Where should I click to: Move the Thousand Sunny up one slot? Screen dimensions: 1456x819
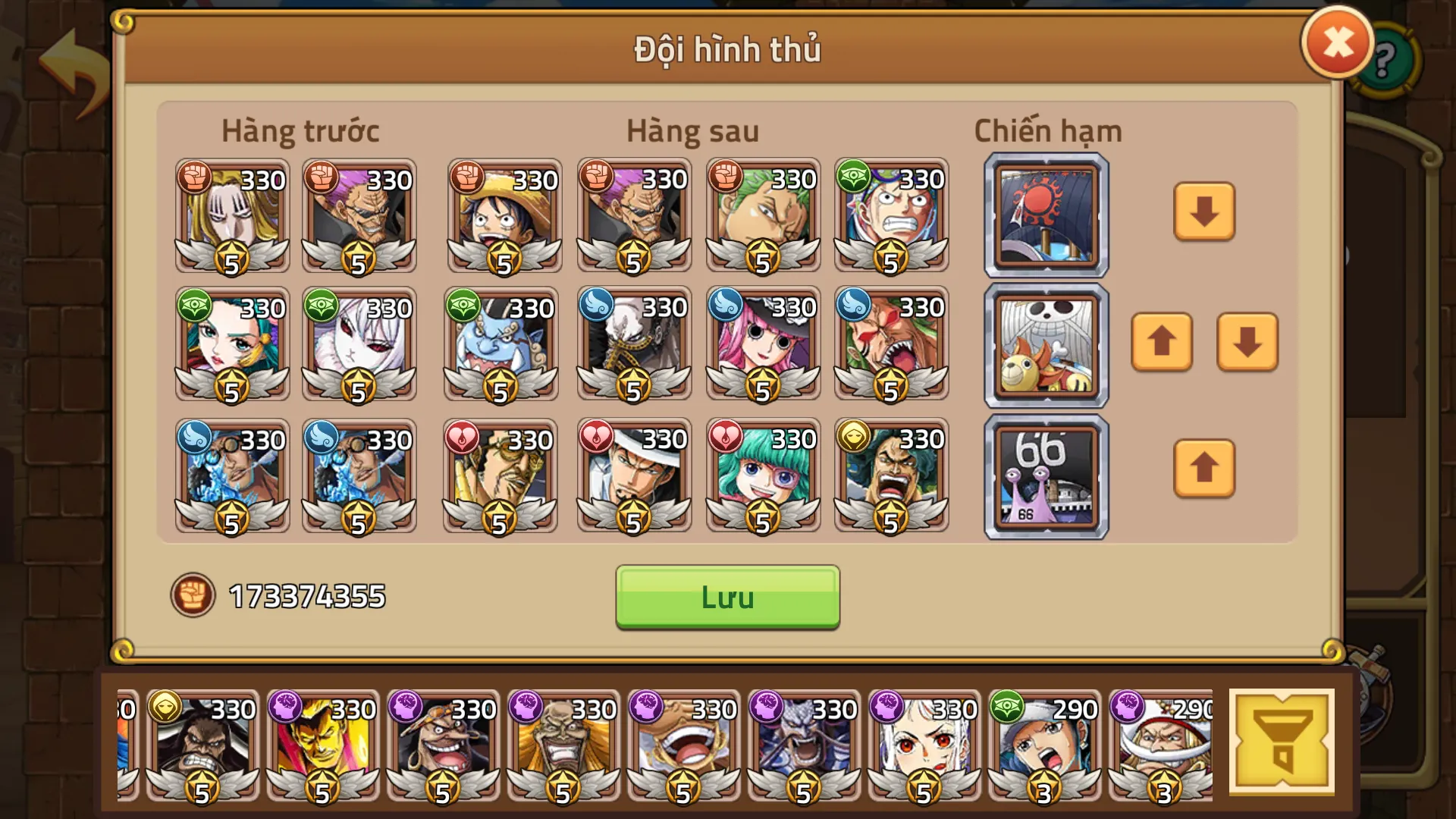coord(1161,344)
